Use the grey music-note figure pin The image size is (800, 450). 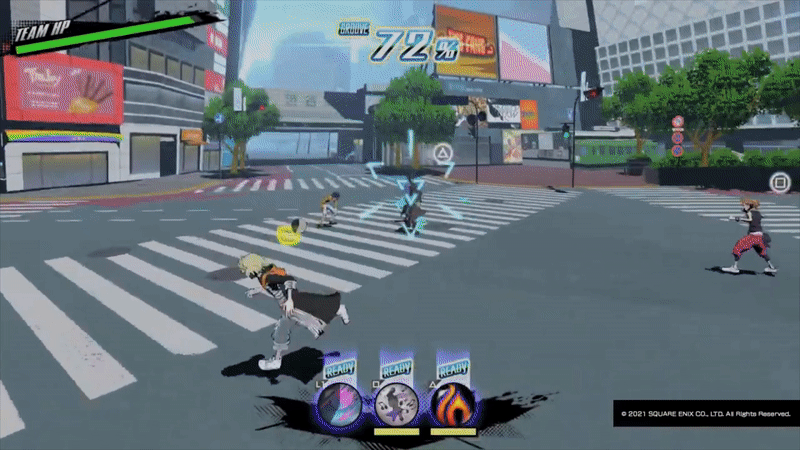coord(396,405)
